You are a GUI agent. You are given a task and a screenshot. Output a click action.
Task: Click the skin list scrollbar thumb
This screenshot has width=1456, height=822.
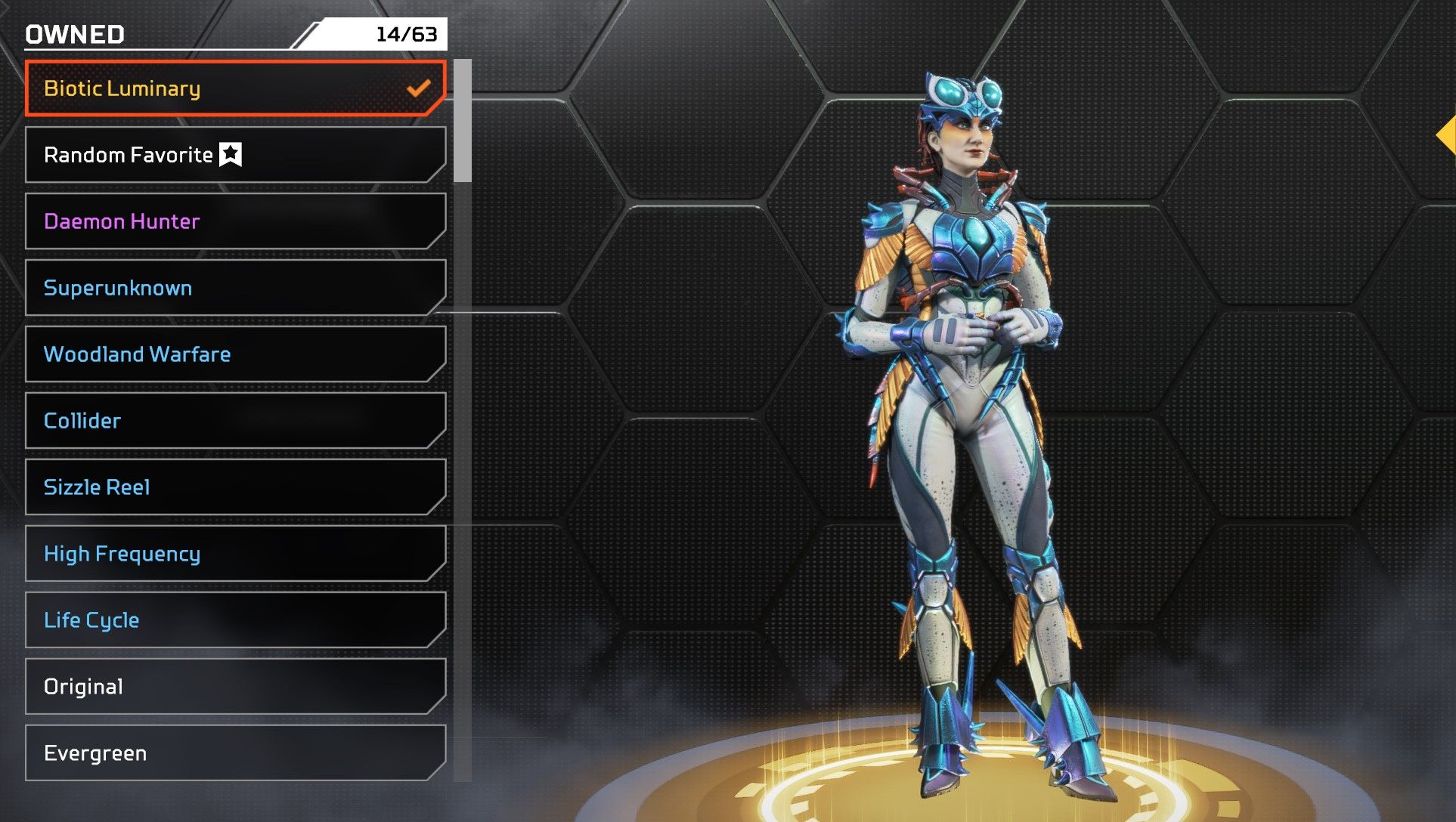pyautogui.click(x=463, y=121)
